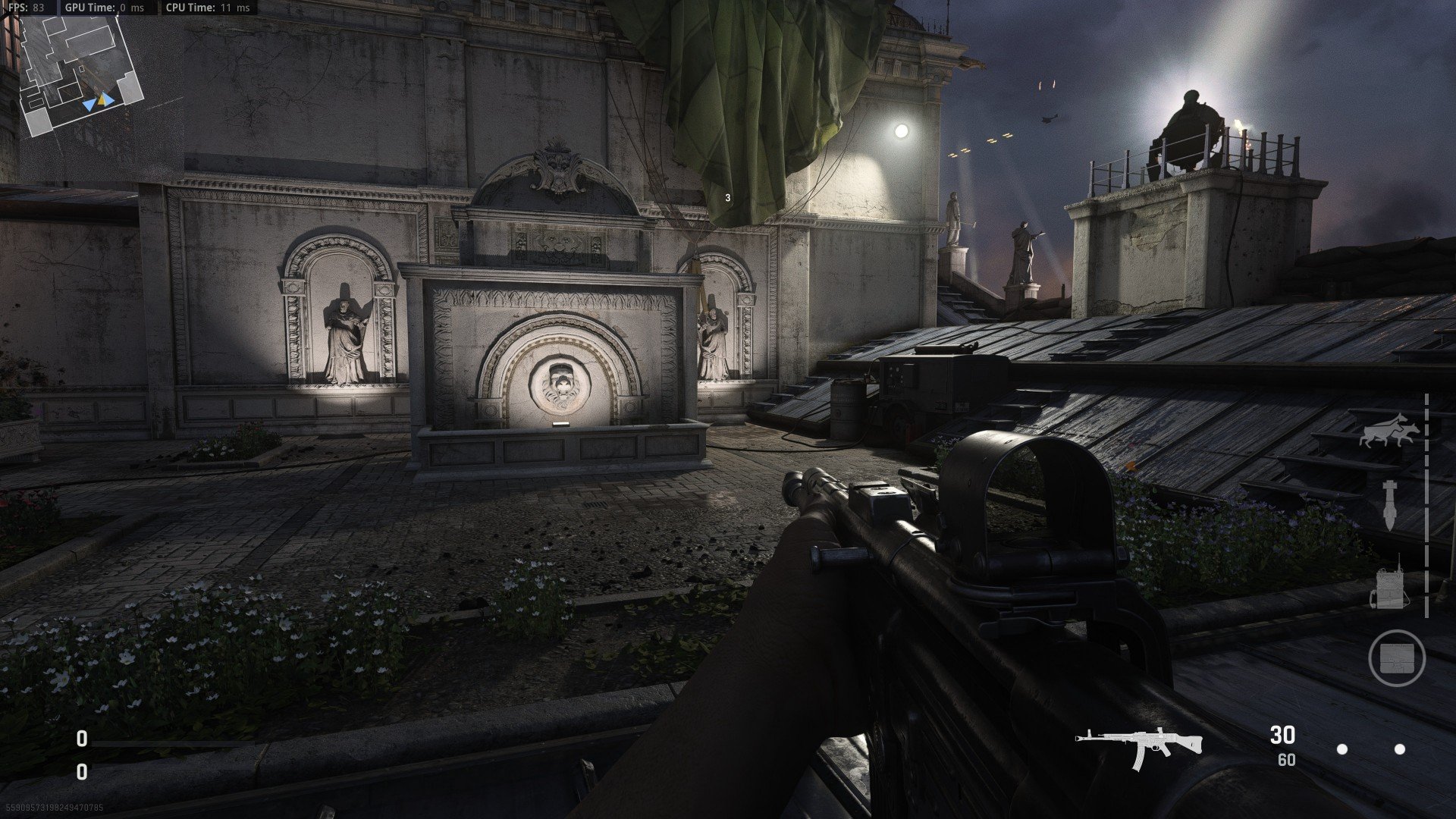This screenshot has height=819, width=1456.
Task: Activate the bomb killstreak icon
Action: [x=1389, y=504]
